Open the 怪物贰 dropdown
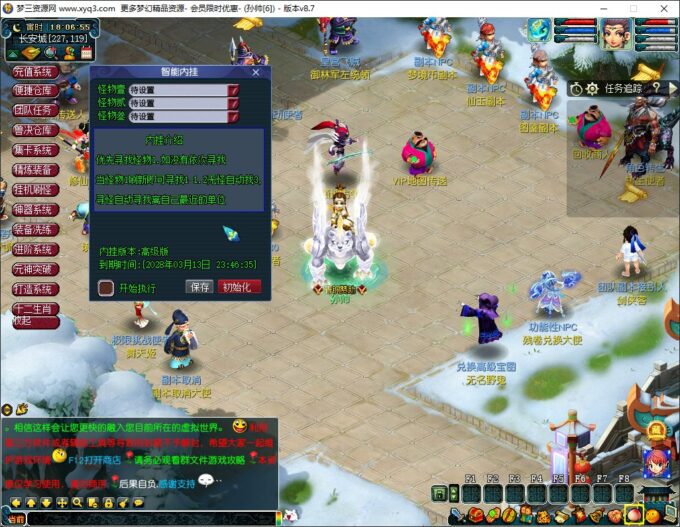 233,103
